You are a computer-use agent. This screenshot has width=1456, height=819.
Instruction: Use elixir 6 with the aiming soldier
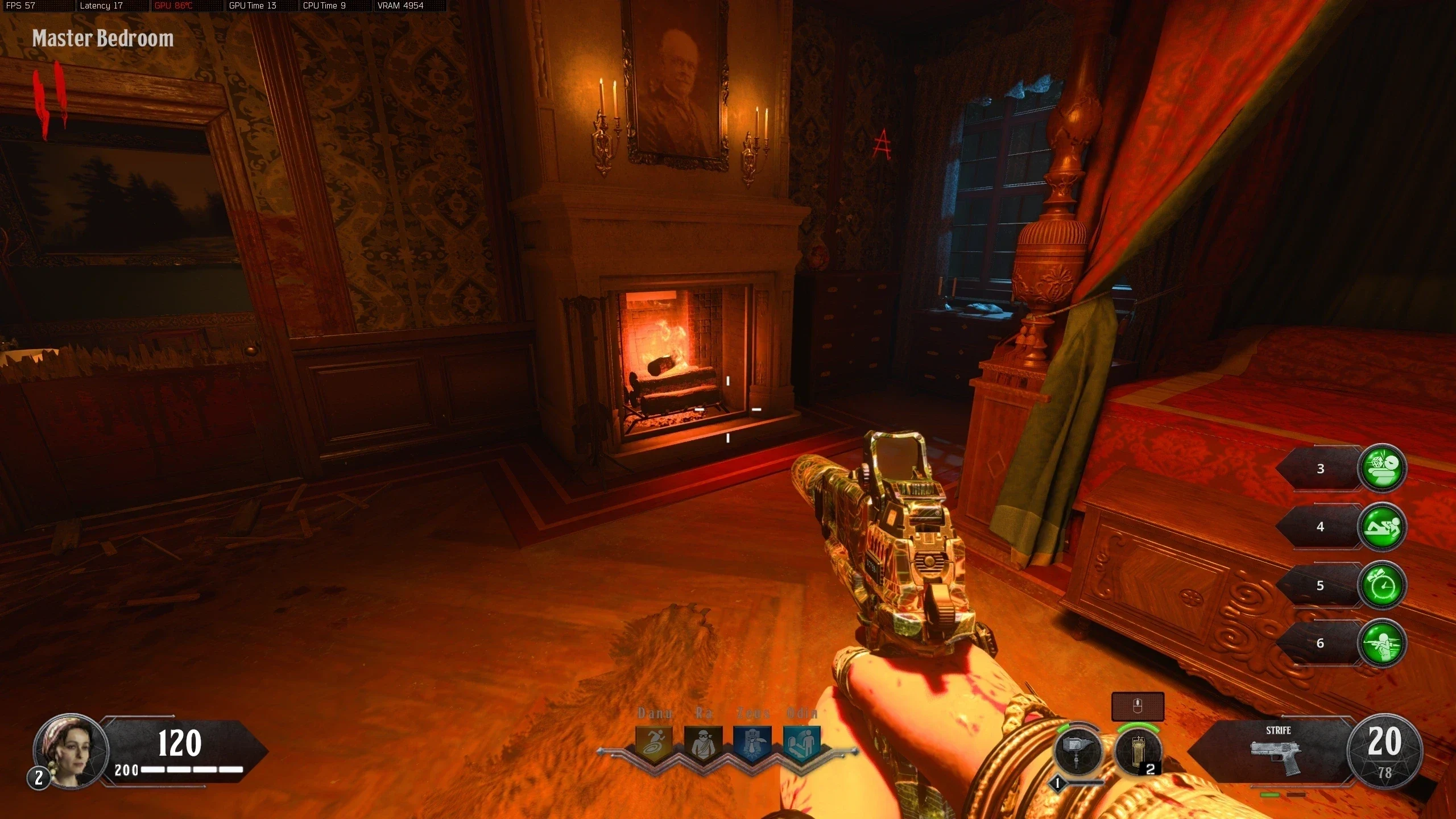[x=1381, y=643]
